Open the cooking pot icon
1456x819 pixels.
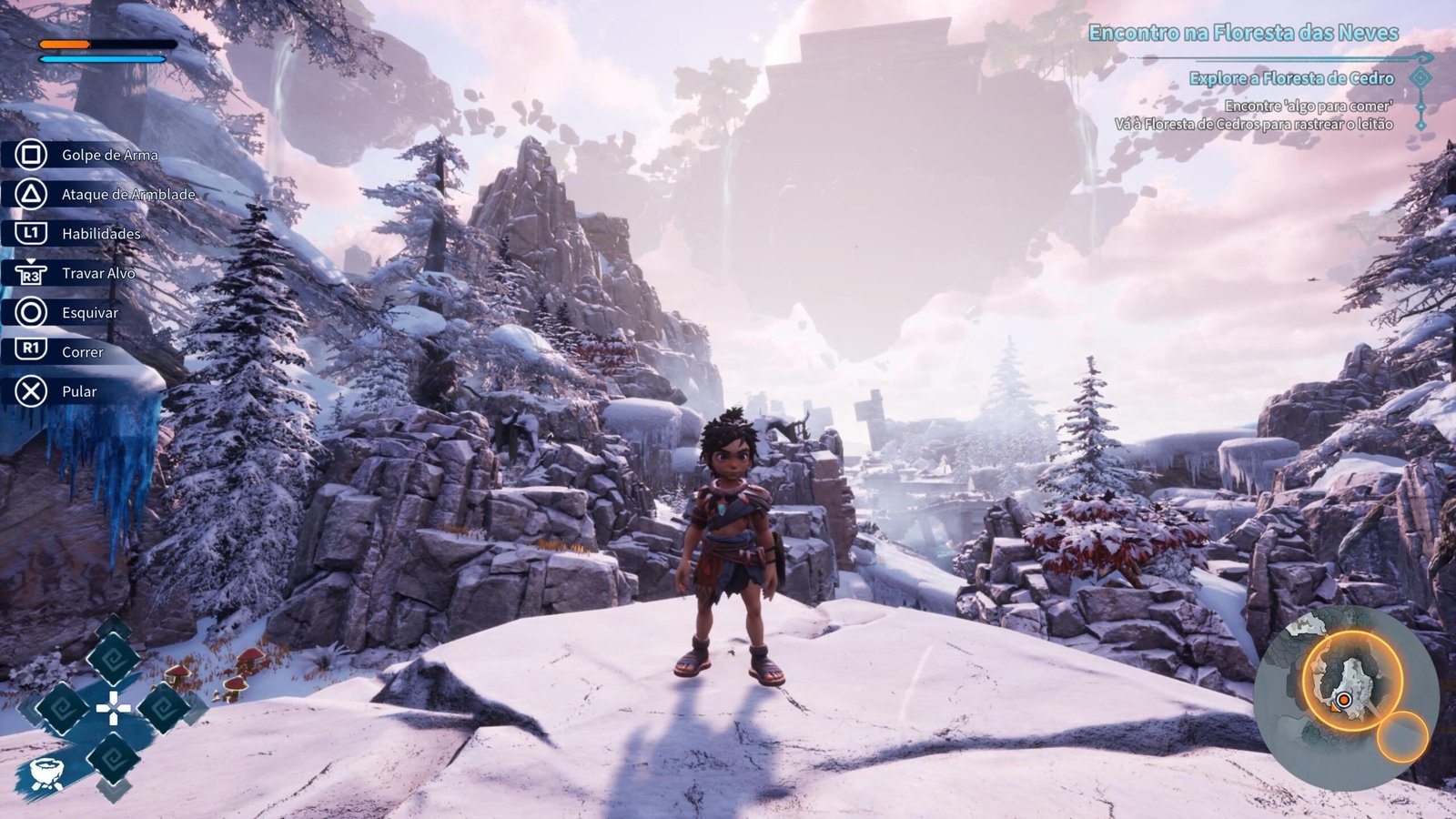(45, 773)
